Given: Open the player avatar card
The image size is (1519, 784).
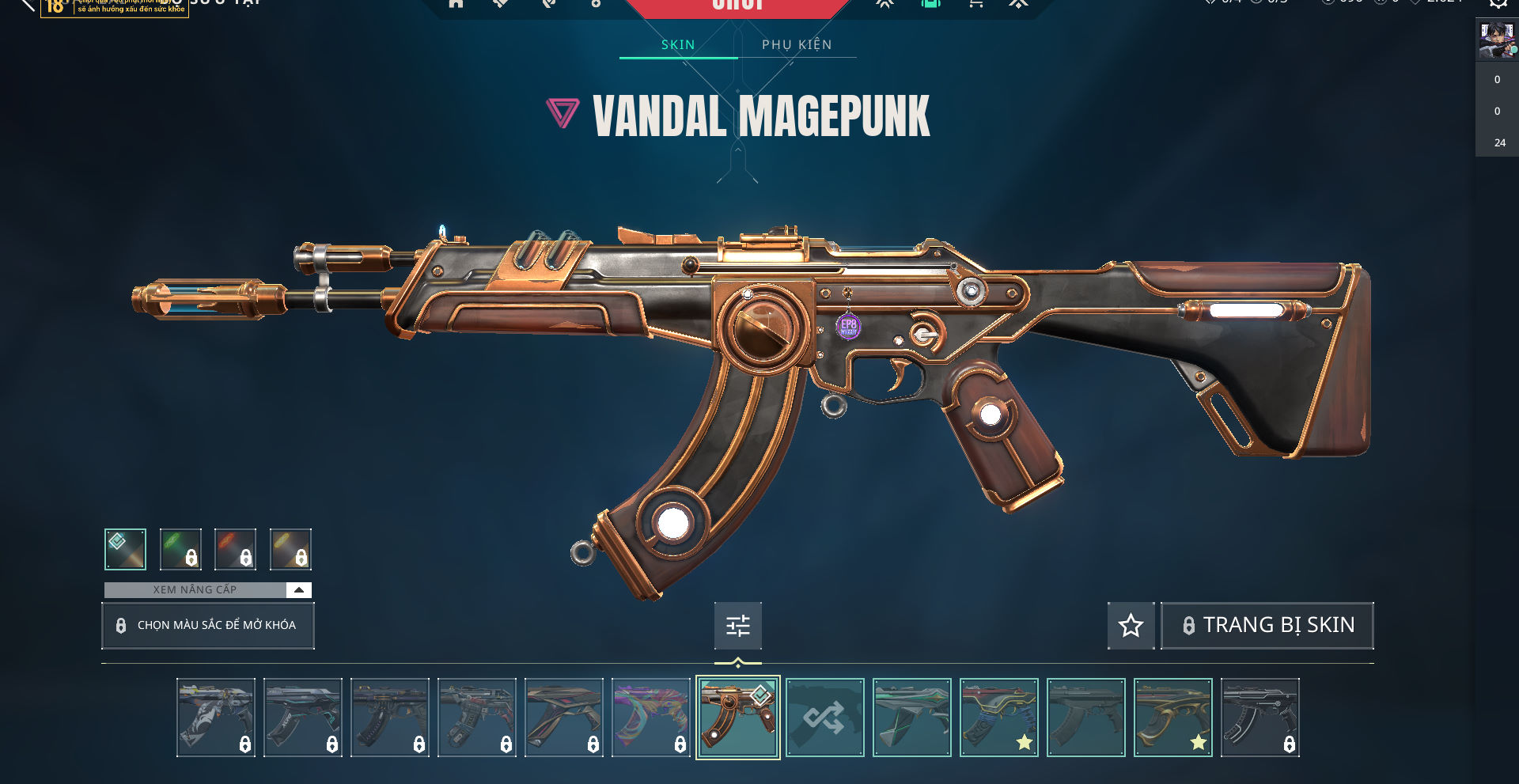Looking at the screenshot, I should [x=1496, y=40].
